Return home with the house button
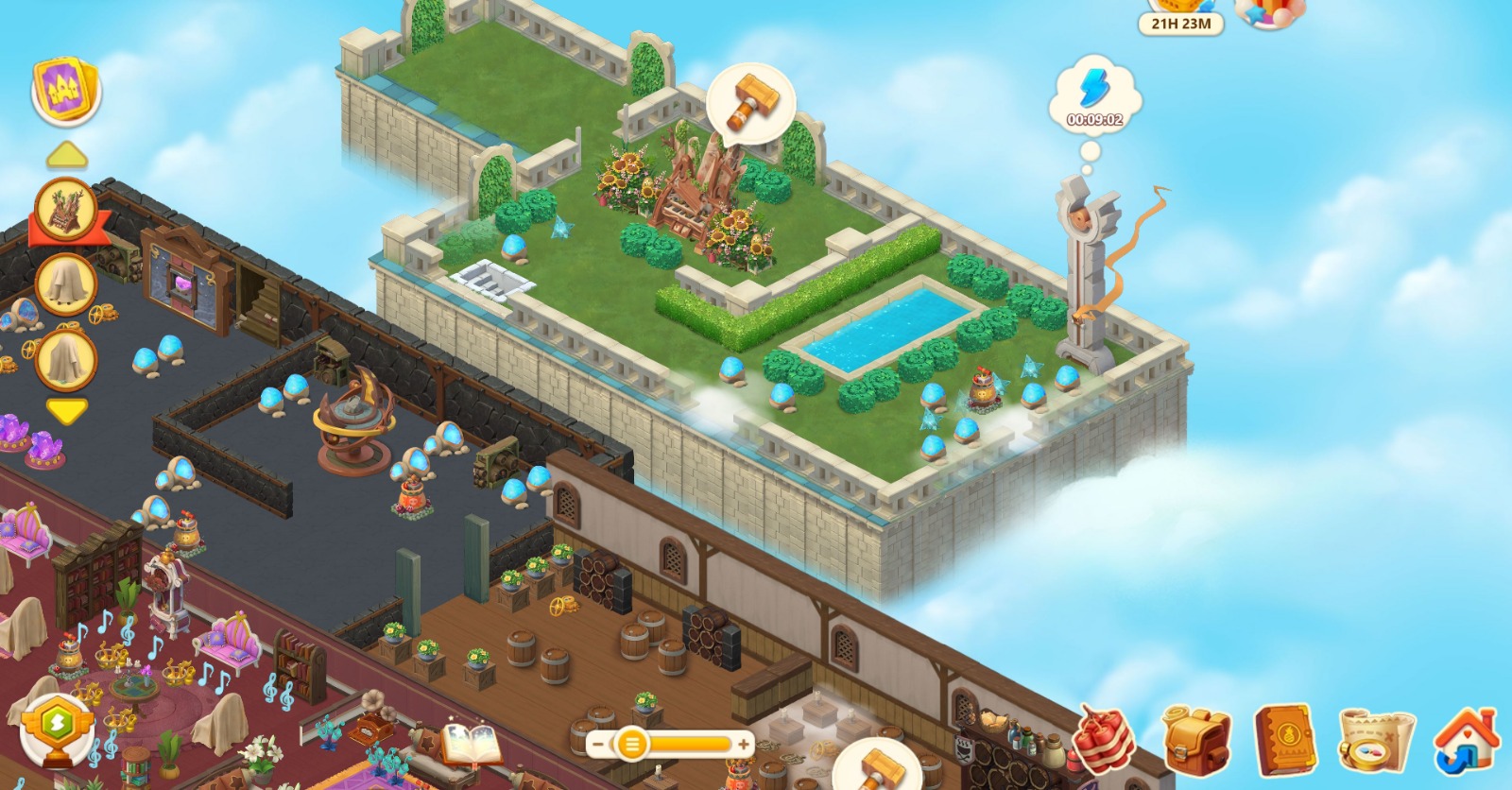The height and width of the screenshot is (790, 1512). click(x=1466, y=741)
